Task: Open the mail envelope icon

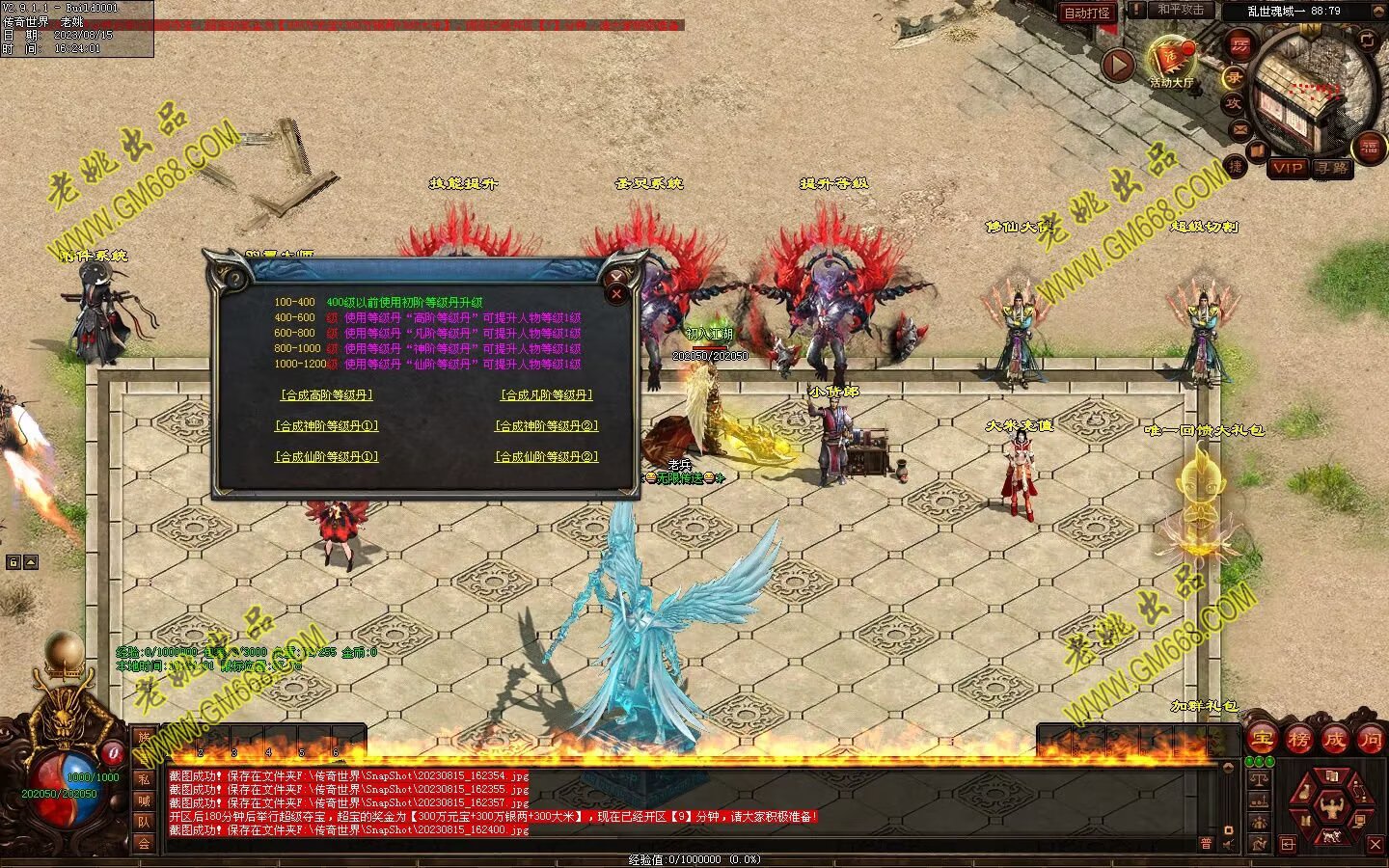Action: click(x=1239, y=128)
